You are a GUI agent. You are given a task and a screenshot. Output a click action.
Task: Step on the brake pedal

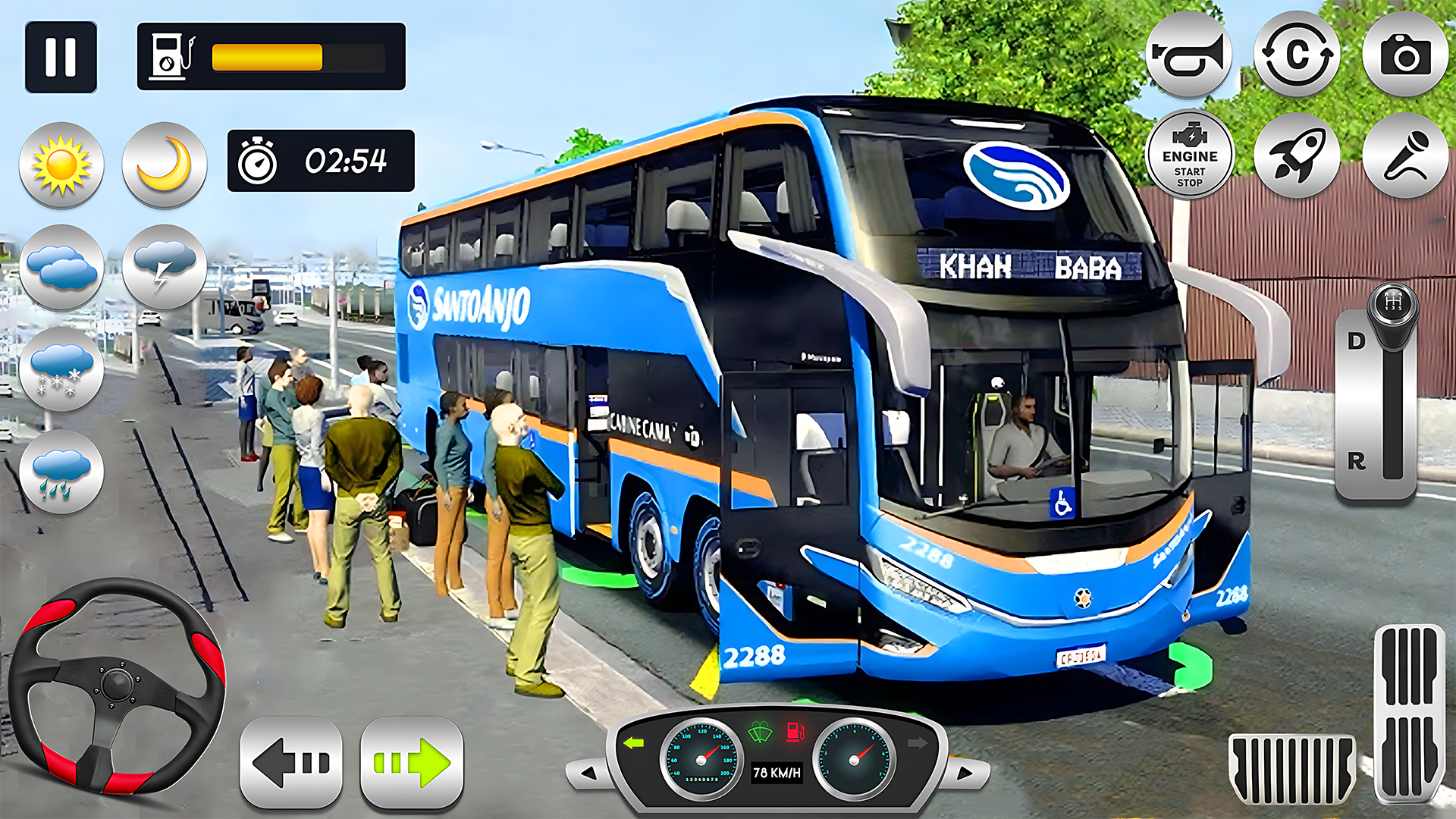tap(1292, 767)
